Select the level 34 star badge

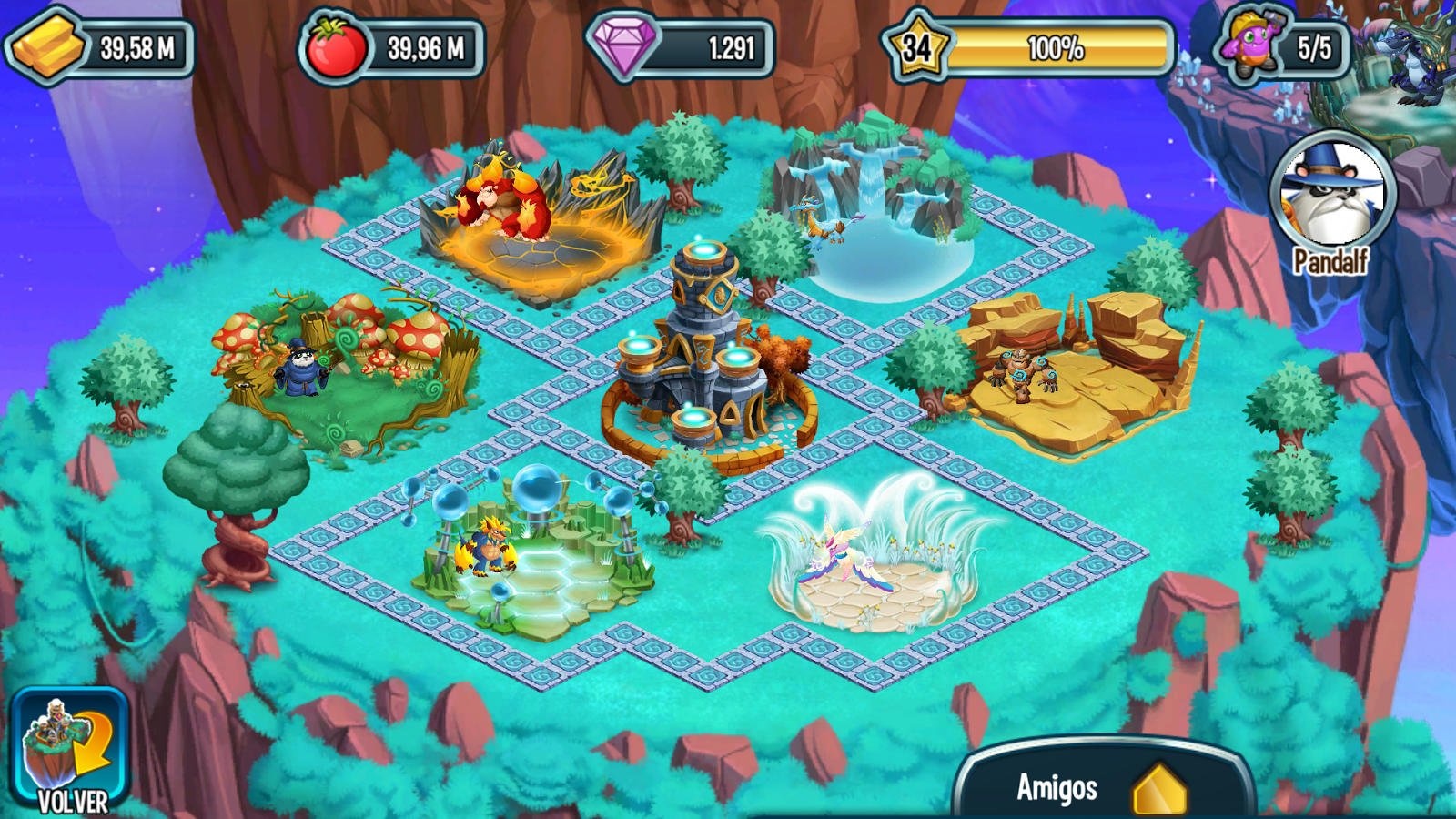pyautogui.click(x=919, y=42)
